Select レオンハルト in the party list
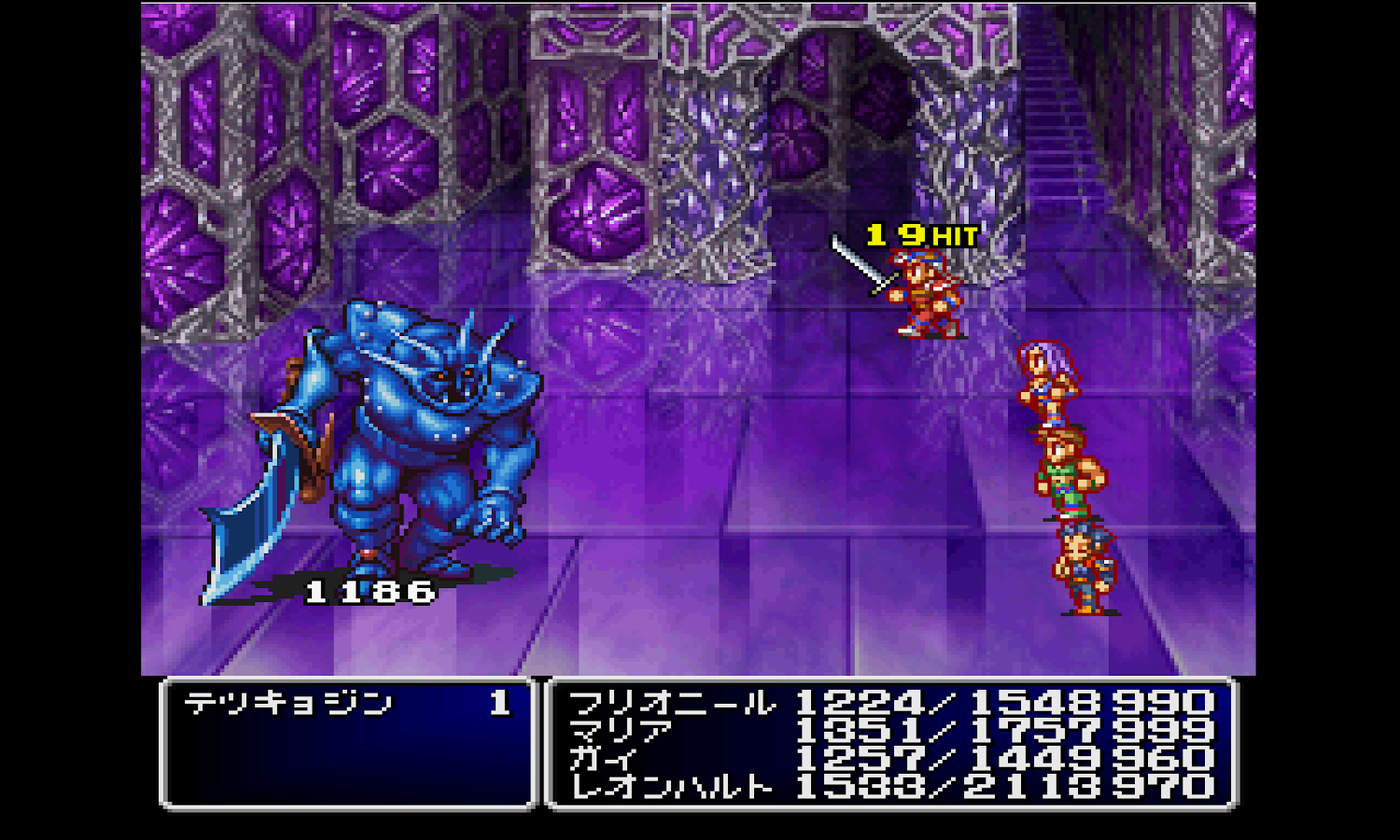 tap(672, 787)
